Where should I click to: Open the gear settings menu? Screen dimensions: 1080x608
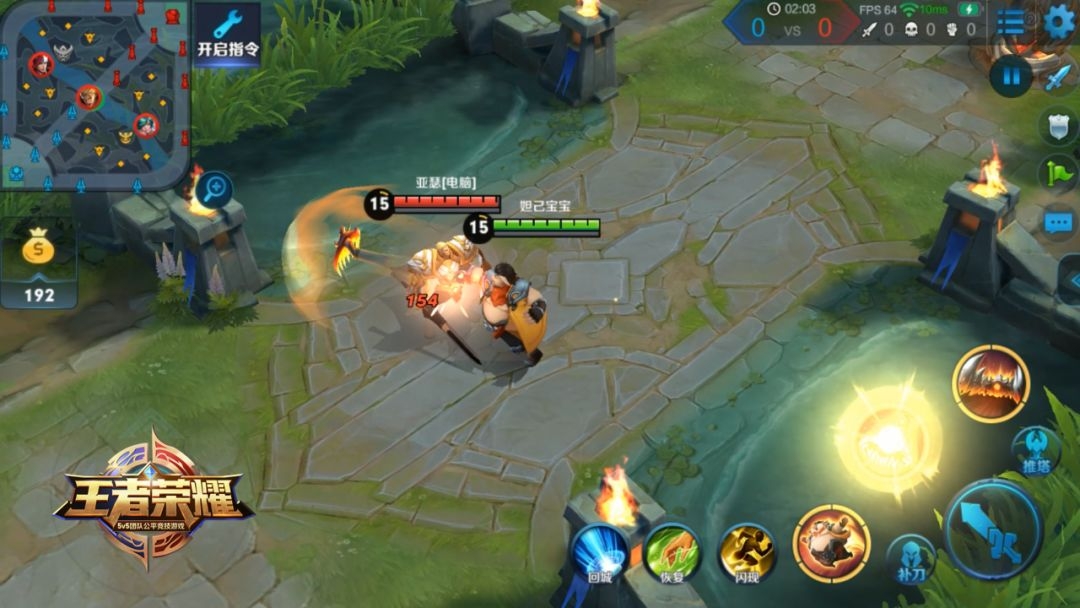tap(1059, 22)
